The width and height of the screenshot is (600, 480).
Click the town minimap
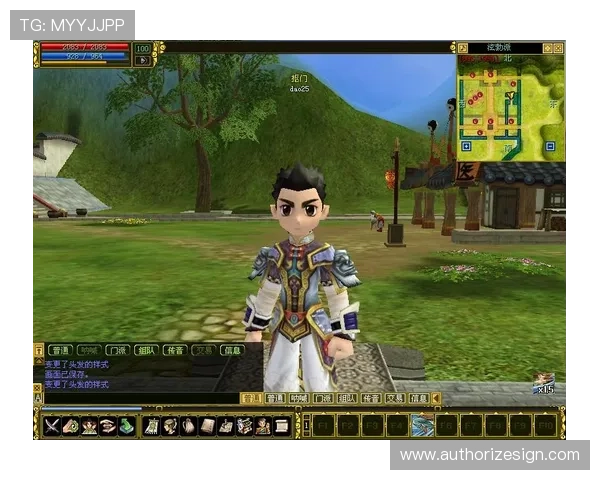(510, 105)
